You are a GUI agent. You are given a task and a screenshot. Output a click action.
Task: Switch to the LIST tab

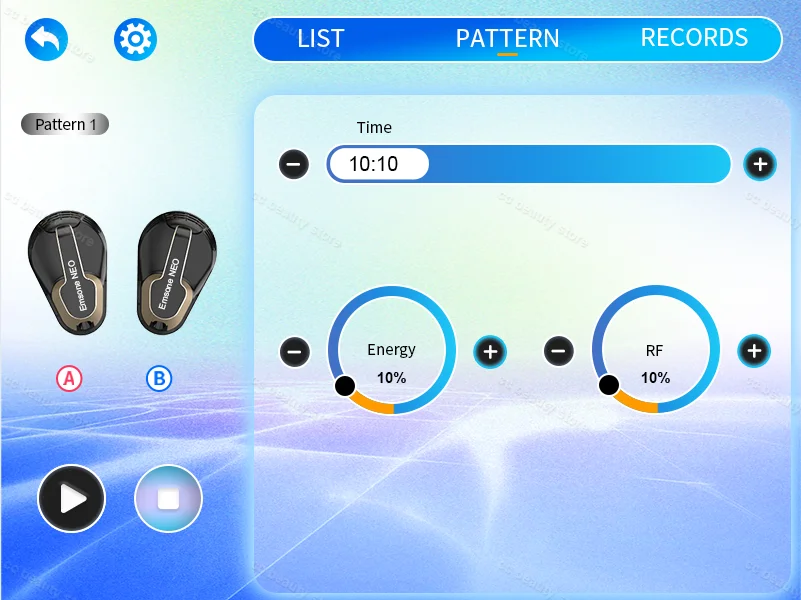320,39
